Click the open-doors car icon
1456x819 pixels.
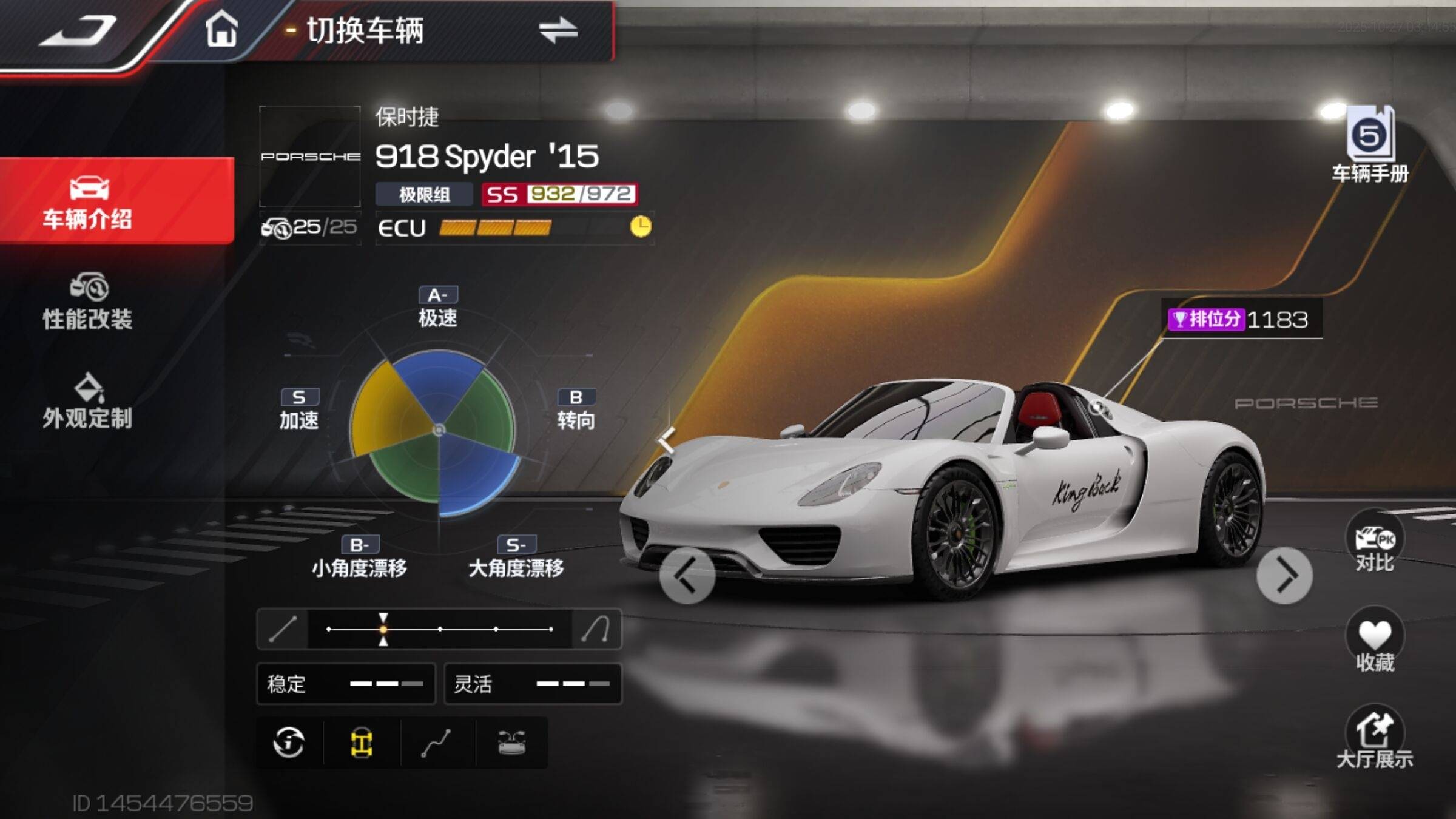tap(511, 742)
